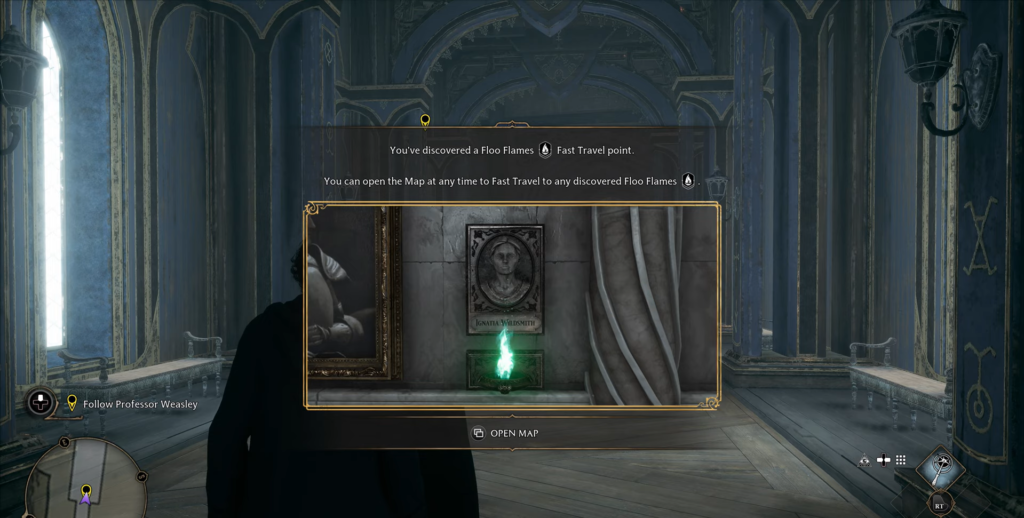Select the wand spell icon
This screenshot has width=1024, height=518.
click(940, 467)
